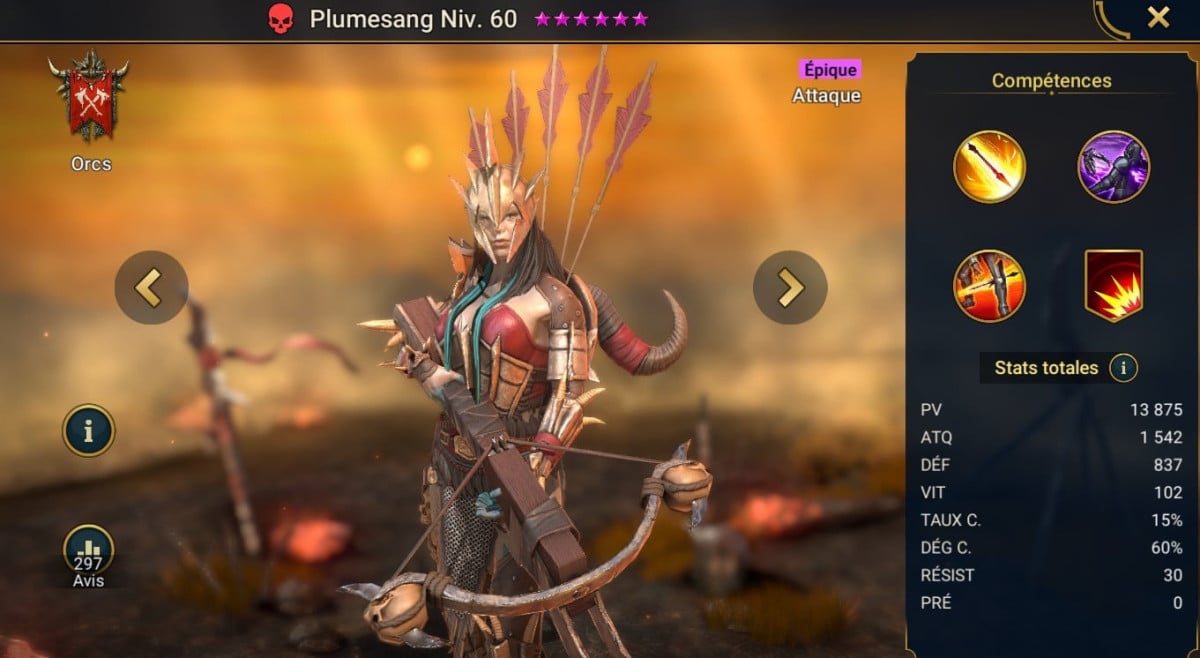Select the flaming crossbow skill icon
The image size is (1200, 658).
pyautogui.click(x=989, y=286)
